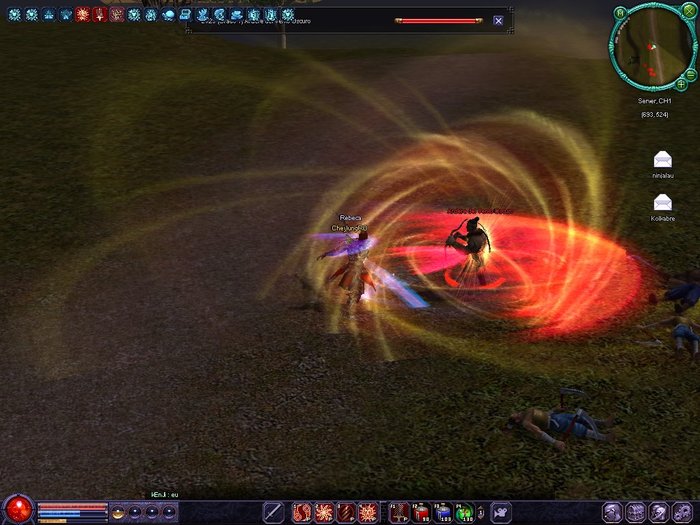700x525 pixels.
Task: Click the red orb at the bar's left end
Action: (17, 509)
